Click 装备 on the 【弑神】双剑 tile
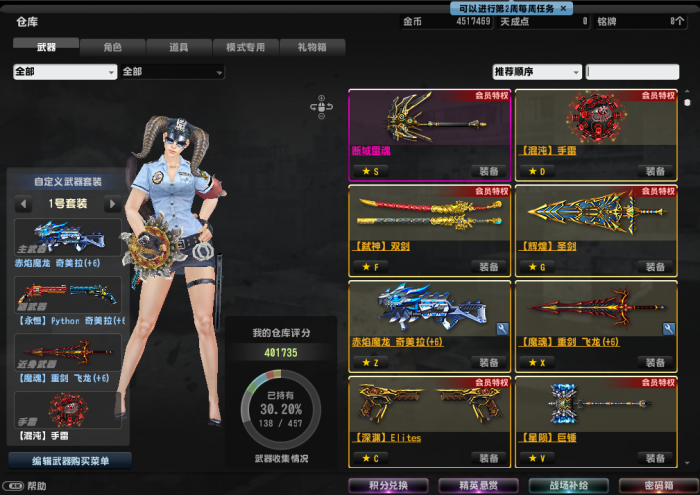The width and height of the screenshot is (700, 495). pos(488,267)
